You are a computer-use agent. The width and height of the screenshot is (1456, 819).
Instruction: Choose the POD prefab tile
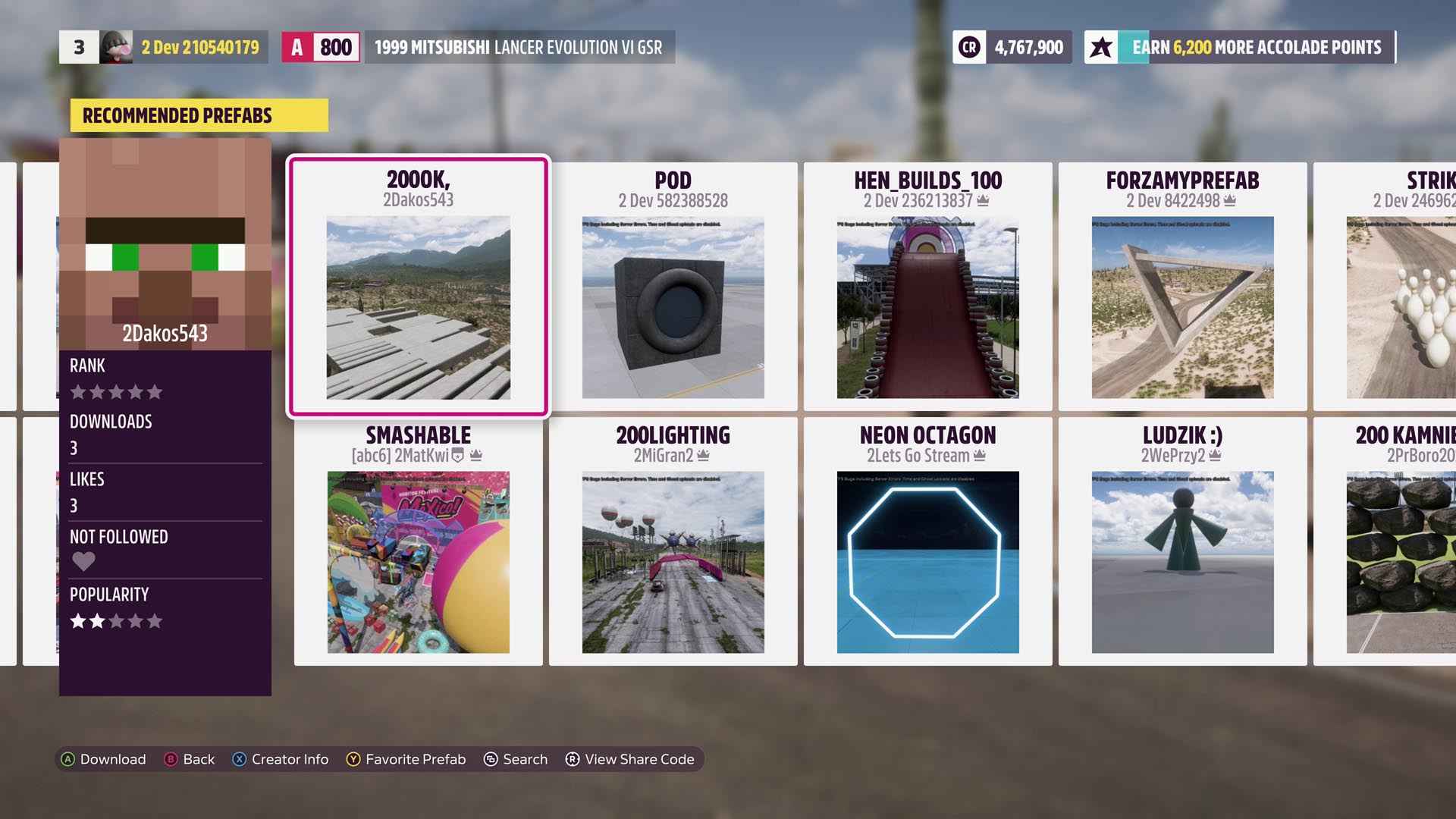[673, 287]
